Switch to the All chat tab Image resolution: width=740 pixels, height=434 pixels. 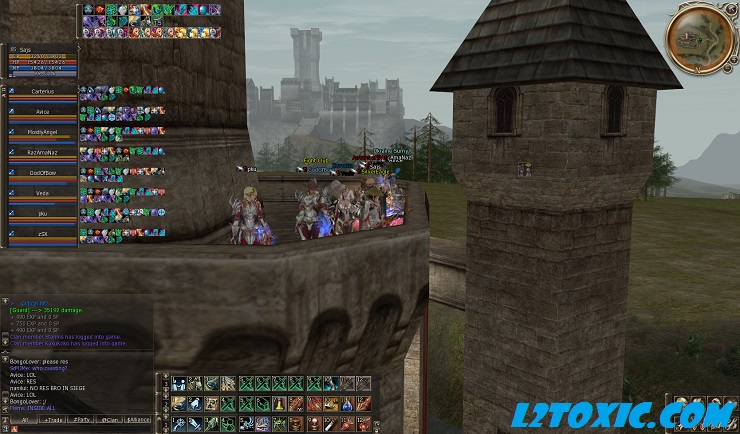click(x=23, y=420)
